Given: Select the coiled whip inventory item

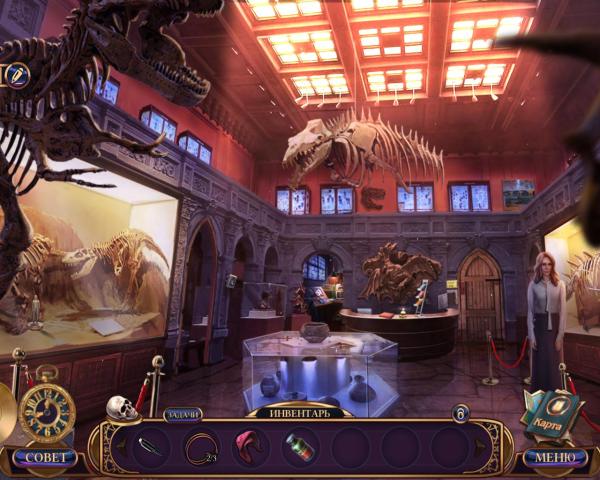Looking at the screenshot, I should coord(201,447).
